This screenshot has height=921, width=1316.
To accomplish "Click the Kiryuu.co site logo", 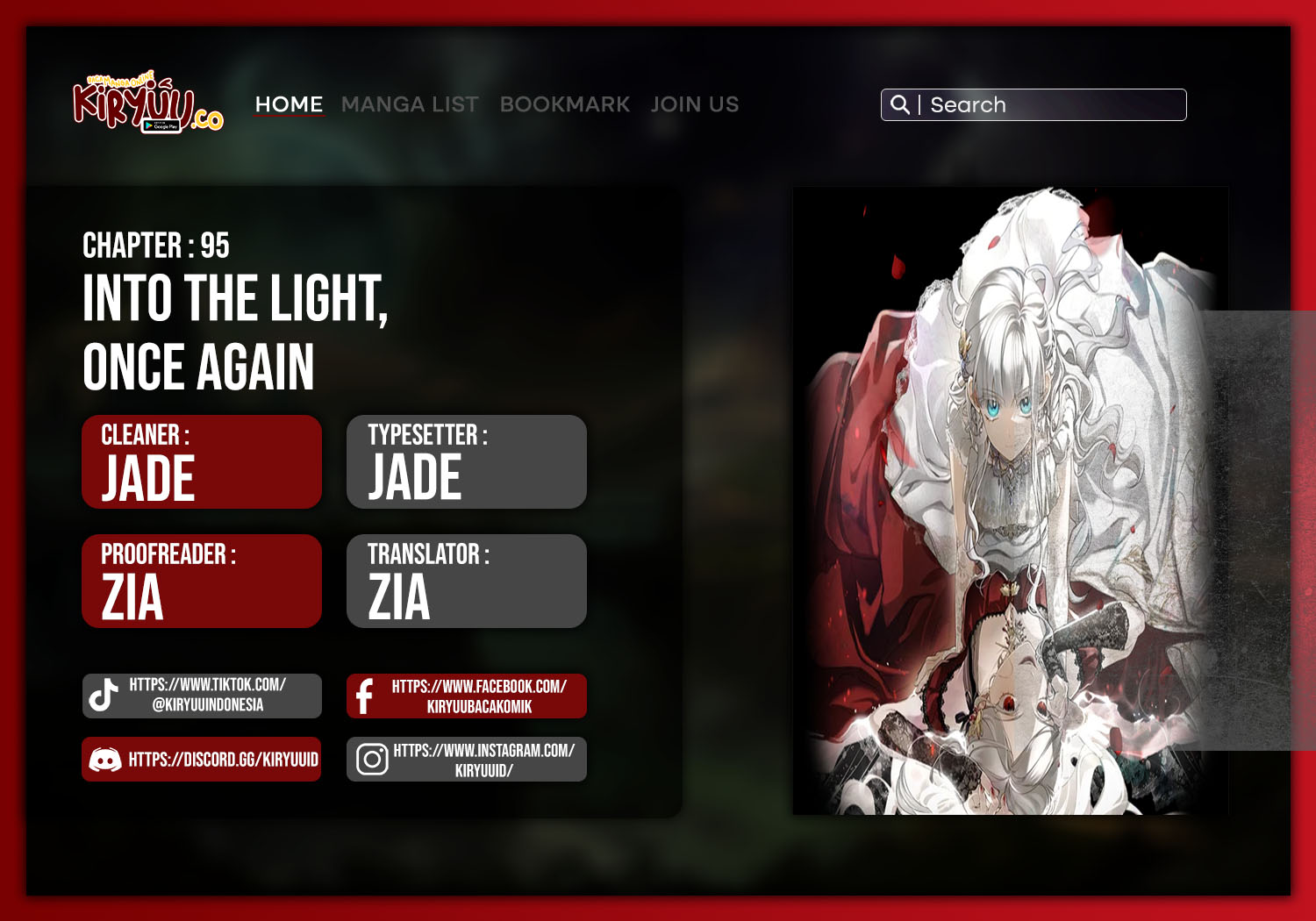I will click(147, 104).
